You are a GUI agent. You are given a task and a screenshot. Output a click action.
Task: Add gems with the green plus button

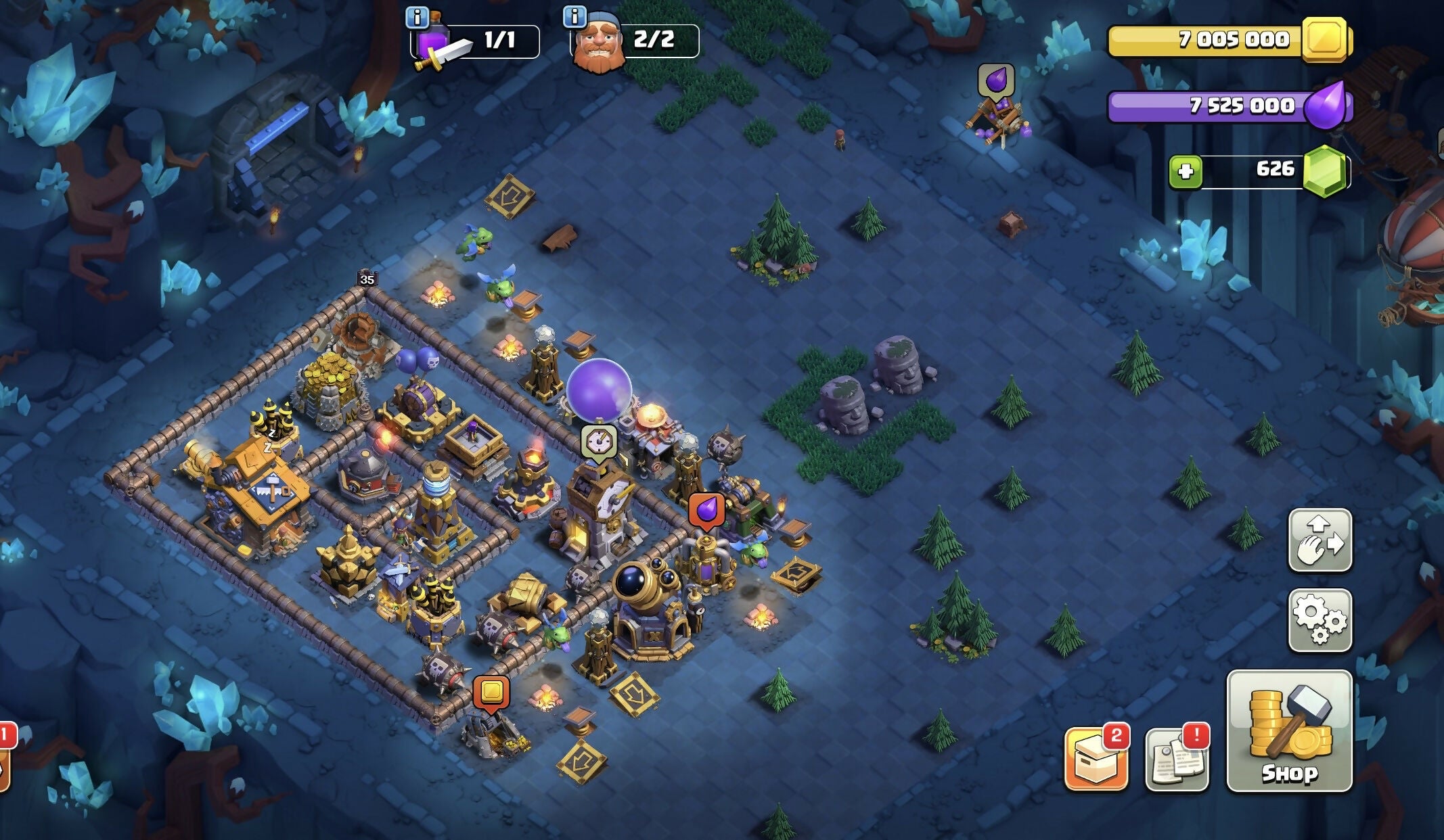(x=1186, y=171)
